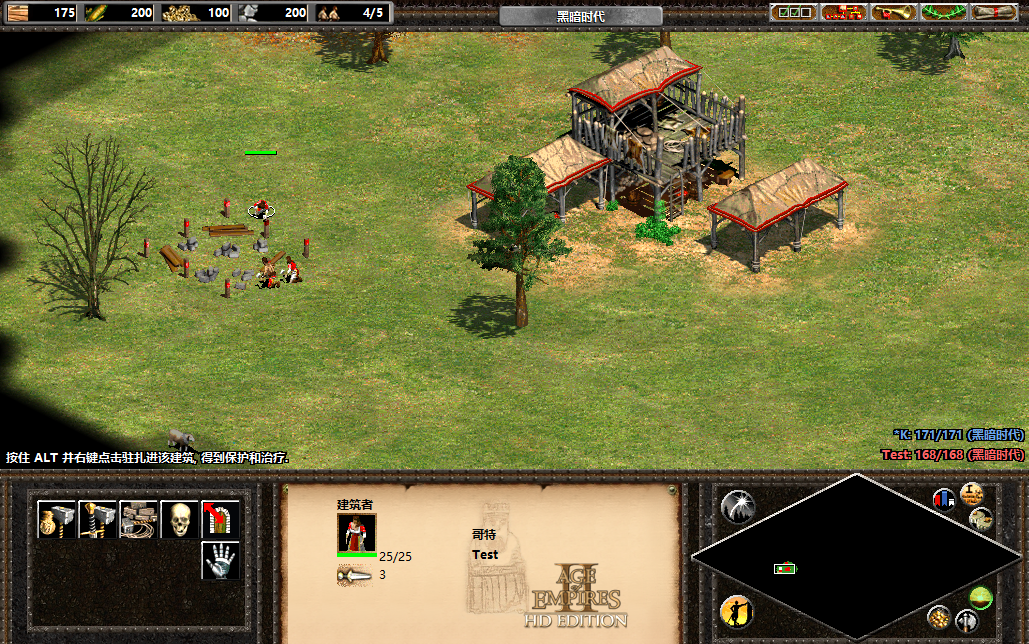Delete the unit with the skull icon
This screenshot has height=644, width=1029.
pos(180,519)
